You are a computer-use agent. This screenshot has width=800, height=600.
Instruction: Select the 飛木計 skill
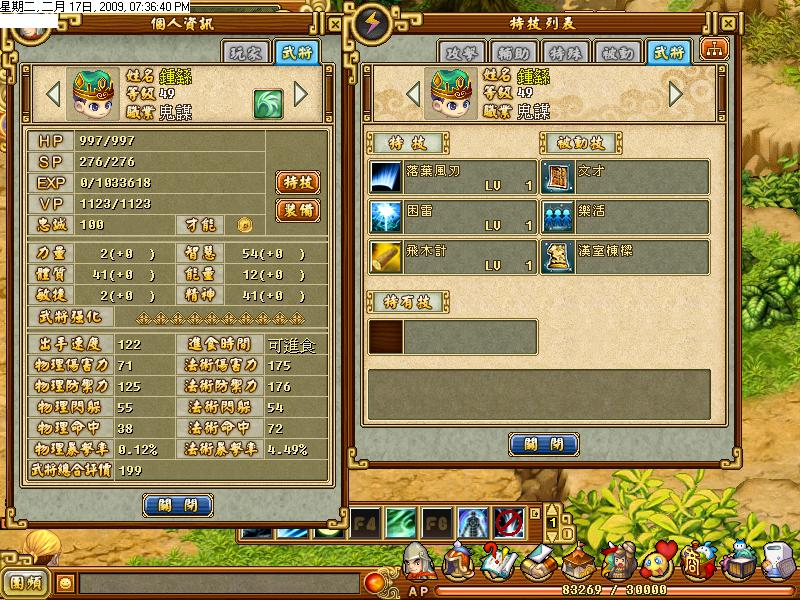click(x=452, y=257)
